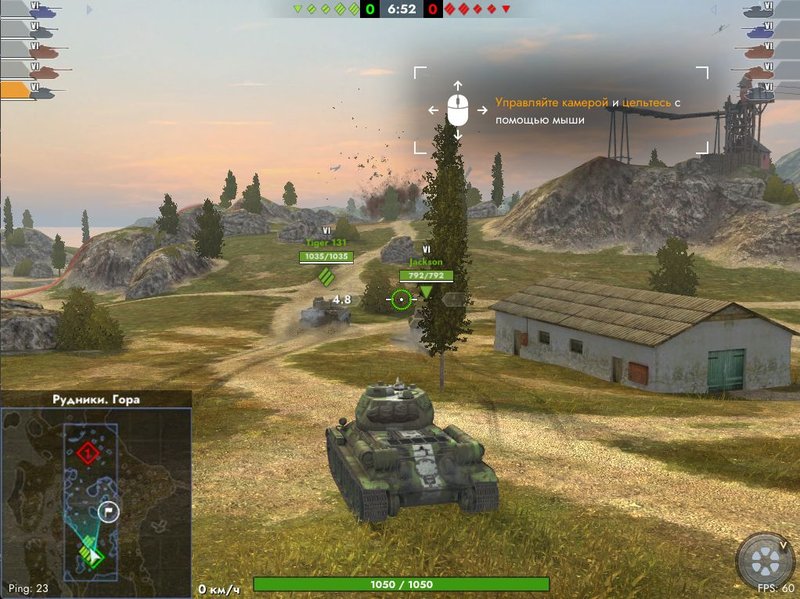Open the radial command wheel button
Screen dimensions: 800x599
click(x=765, y=560)
